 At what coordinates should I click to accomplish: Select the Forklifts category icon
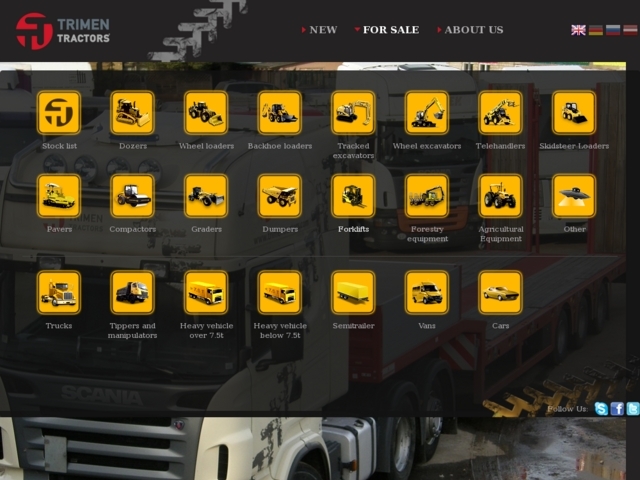pyautogui.click(x=353, y=196)
